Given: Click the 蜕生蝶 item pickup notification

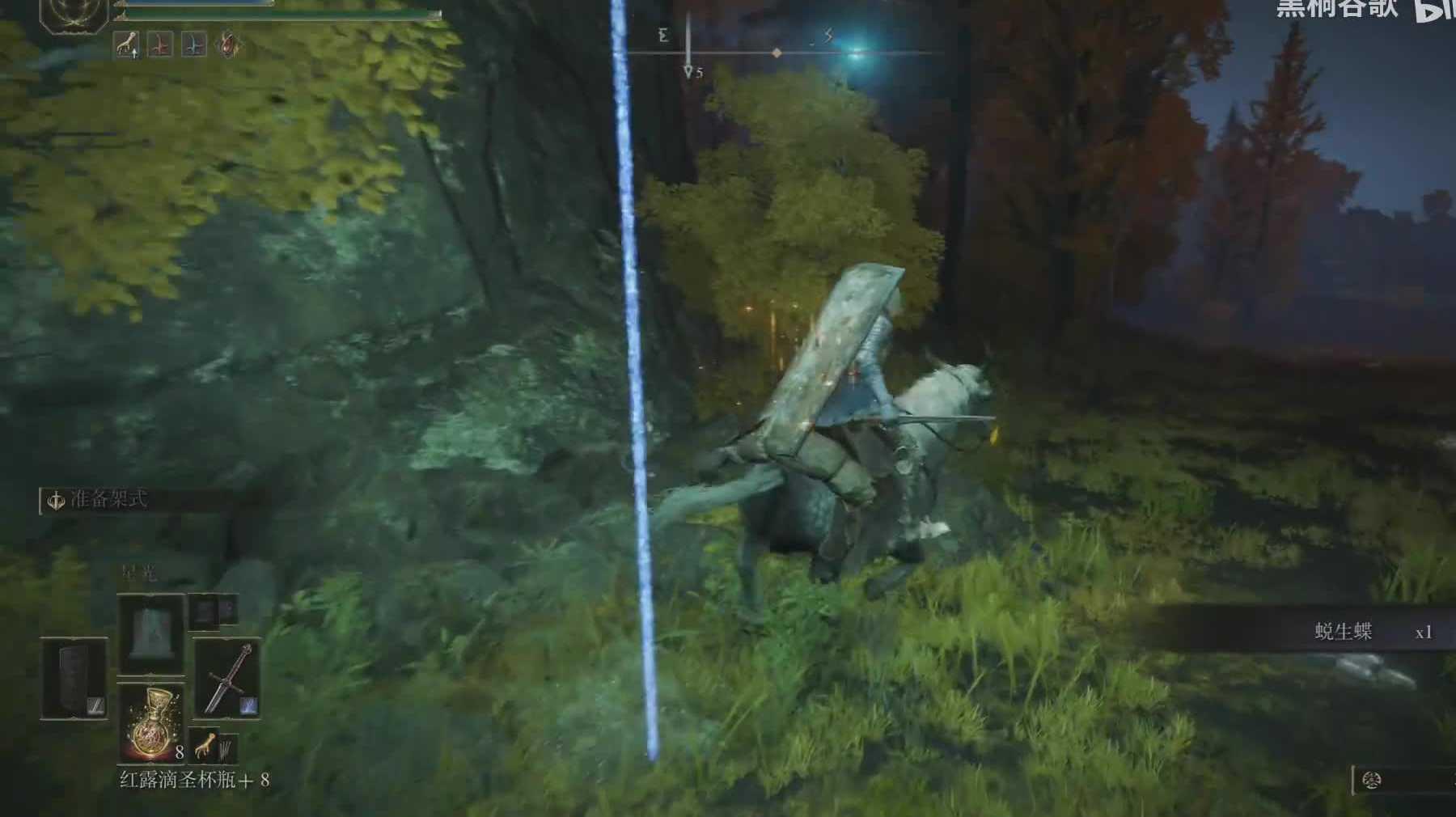Looking at the screenshot, I should tap(1343, 632).
